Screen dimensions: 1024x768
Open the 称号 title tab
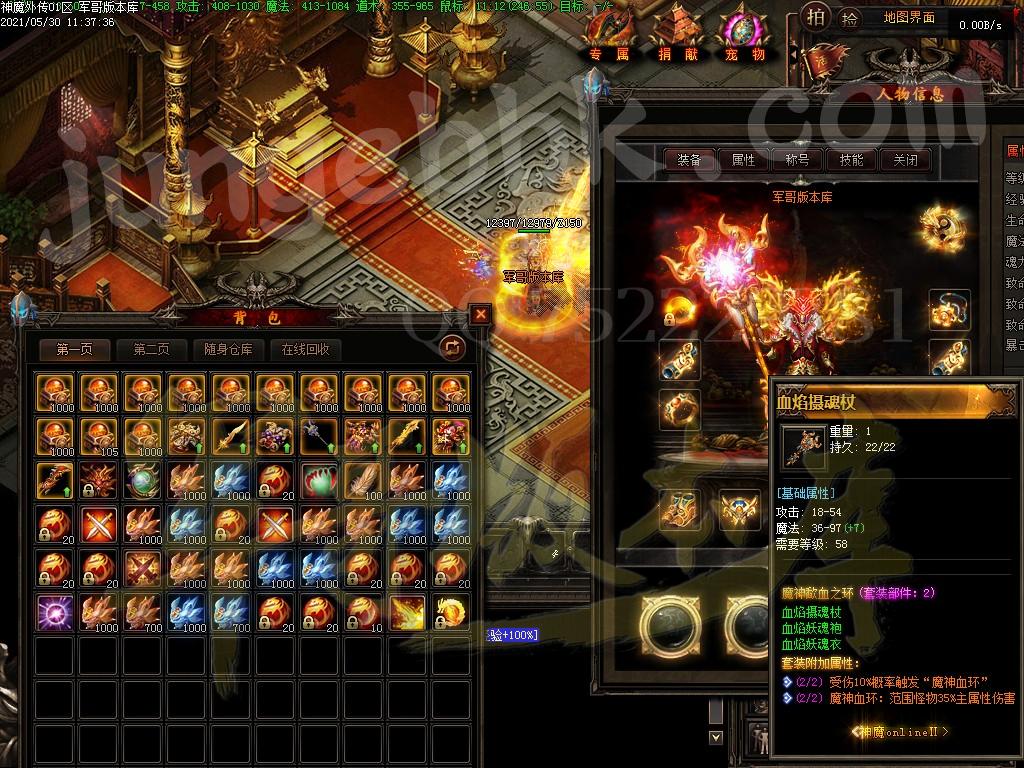pos(797,160)
